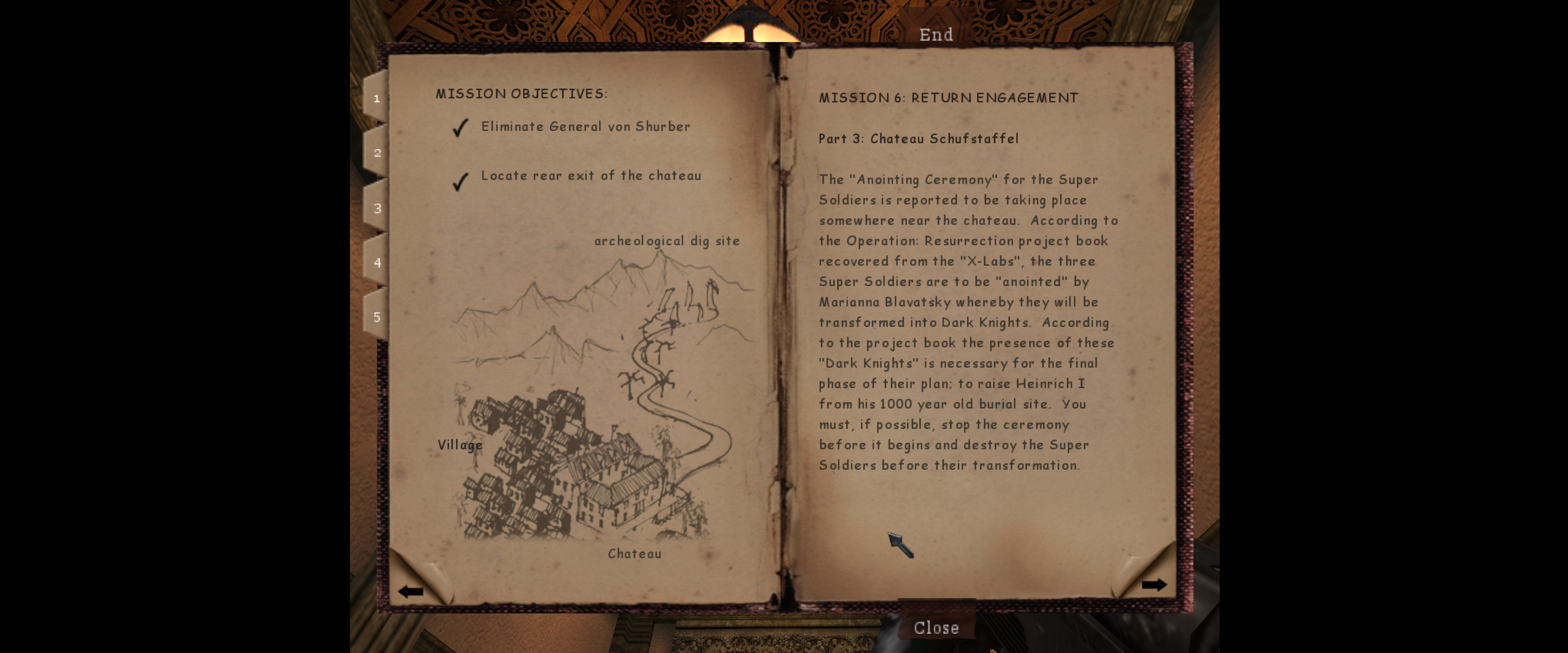The width and height of the screenshot is (1568, 653).
Task: Switch to notebook tab 1
Action: point(377,98)
